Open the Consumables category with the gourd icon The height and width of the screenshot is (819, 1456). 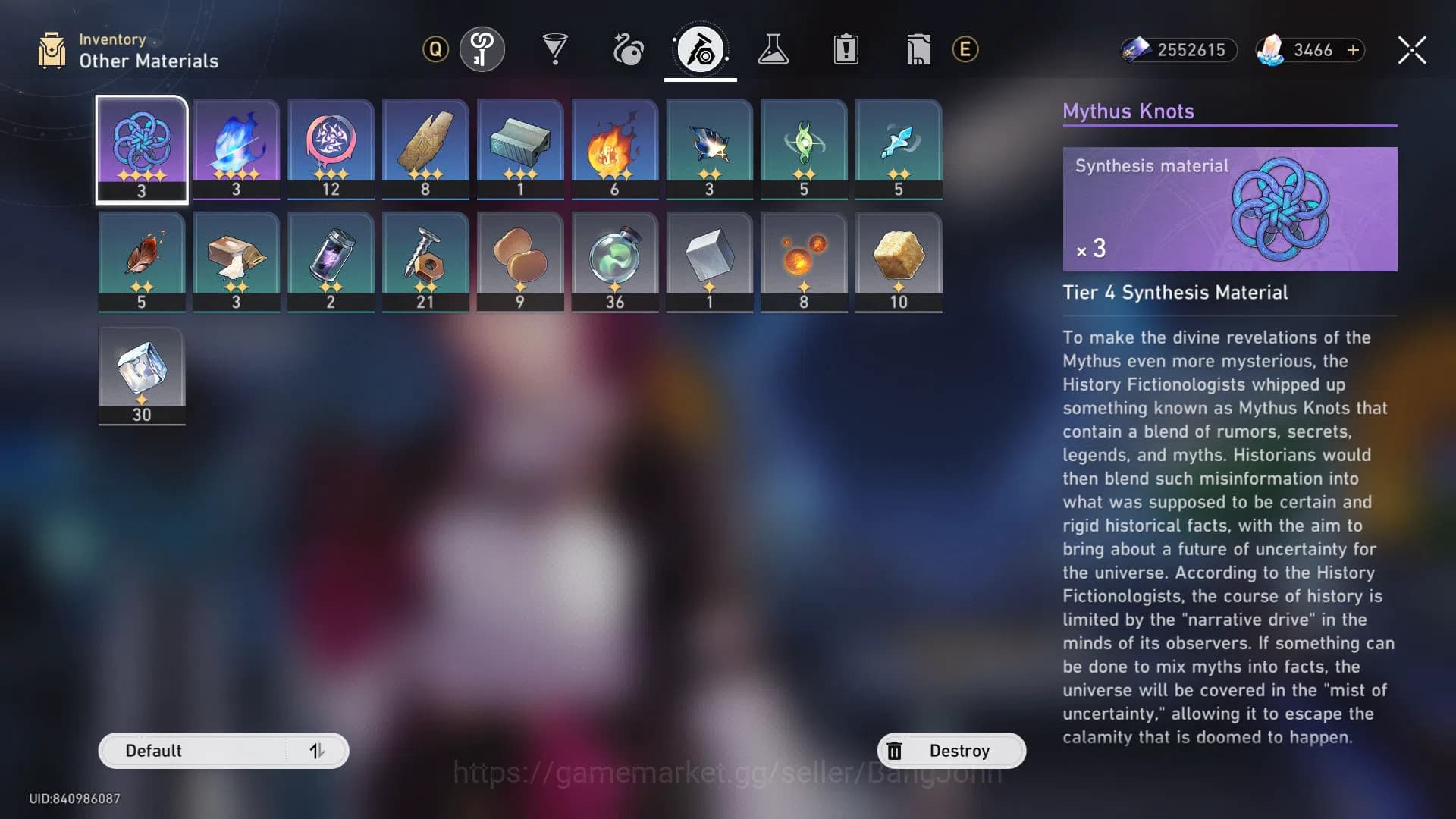tap(629, 48)
